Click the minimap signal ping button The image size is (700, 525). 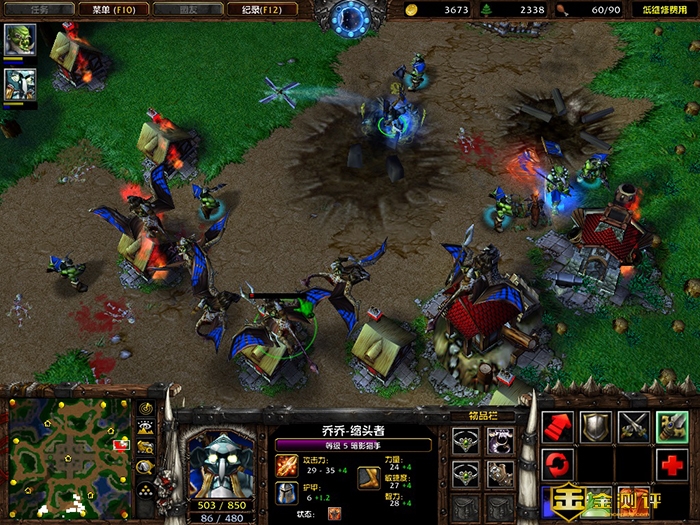click(x=147, y=408)
